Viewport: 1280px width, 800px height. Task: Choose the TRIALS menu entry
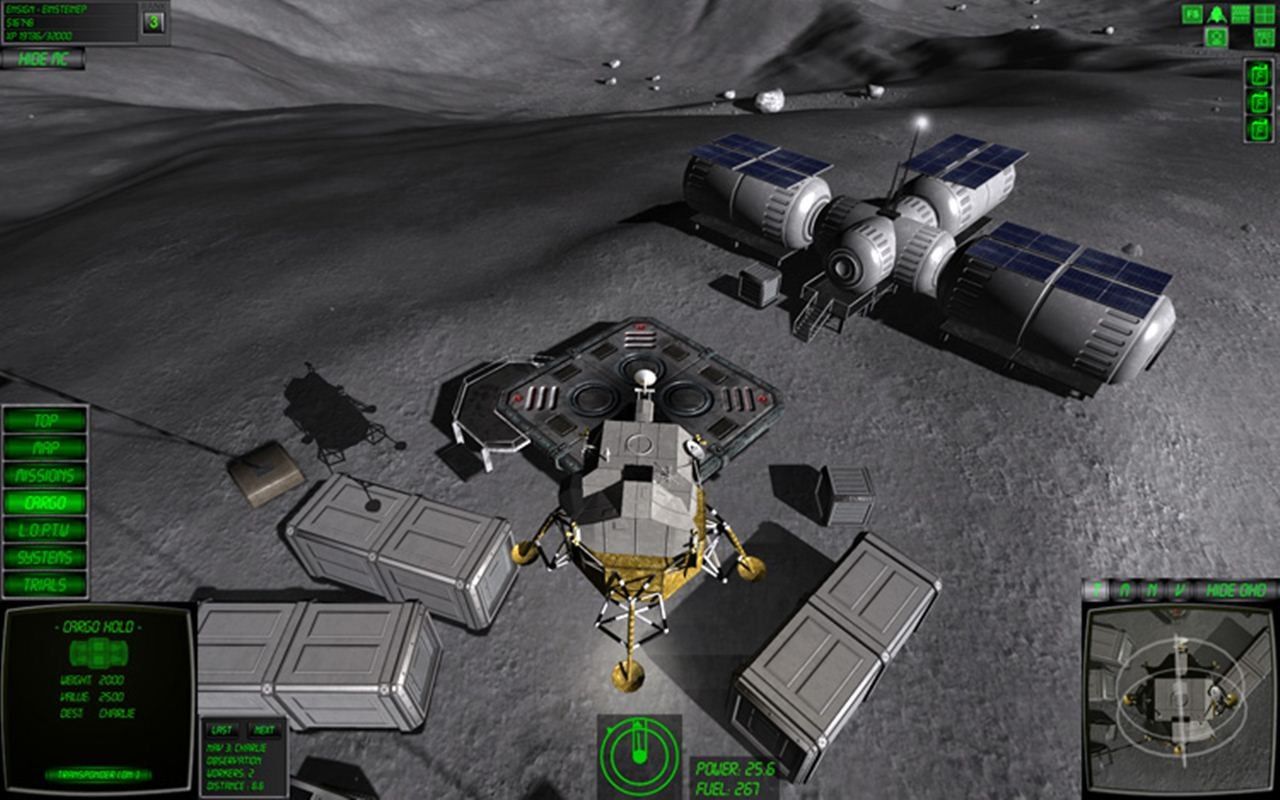tap(45, 584)
